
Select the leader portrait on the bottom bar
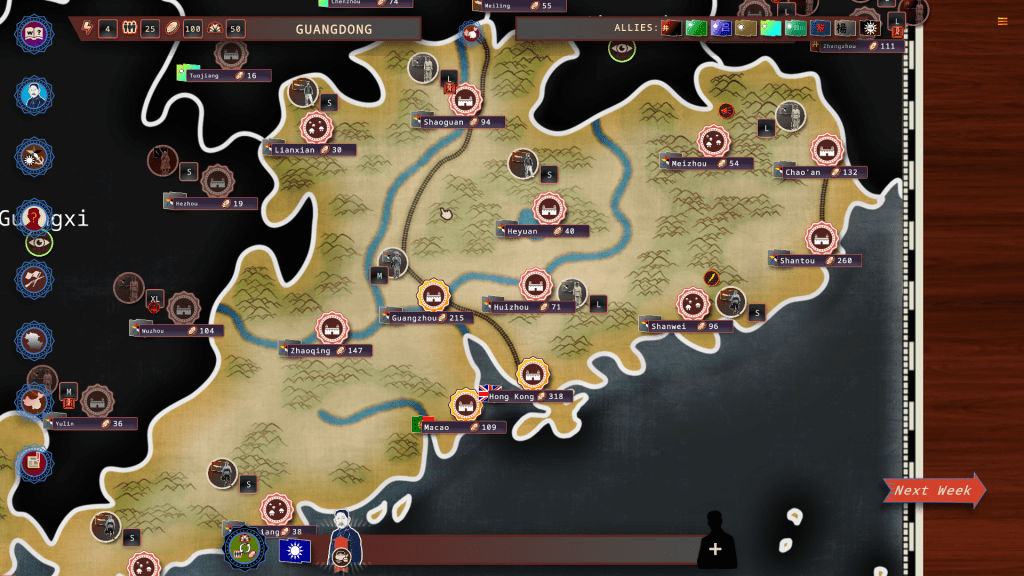[x=343, y=538]
